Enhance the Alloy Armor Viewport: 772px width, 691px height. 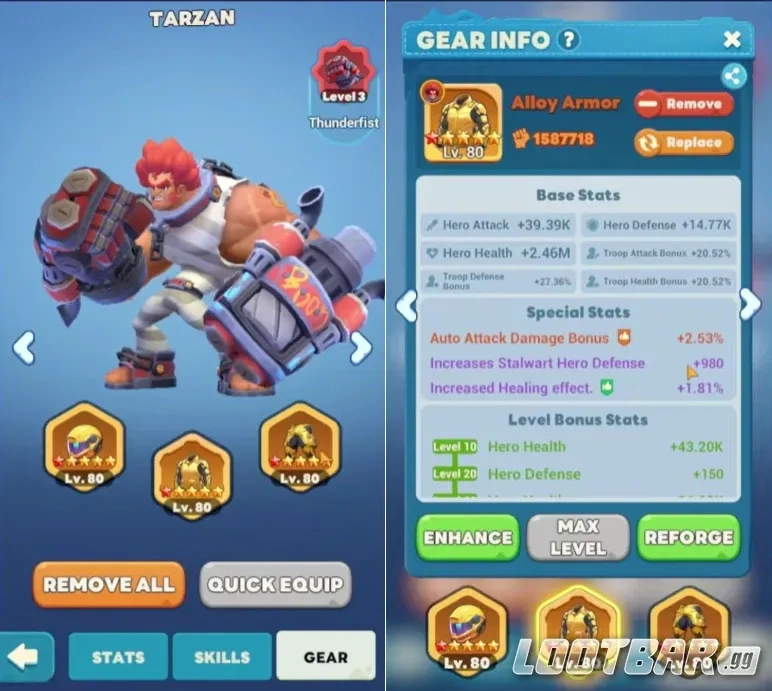[x=467, y=537]
